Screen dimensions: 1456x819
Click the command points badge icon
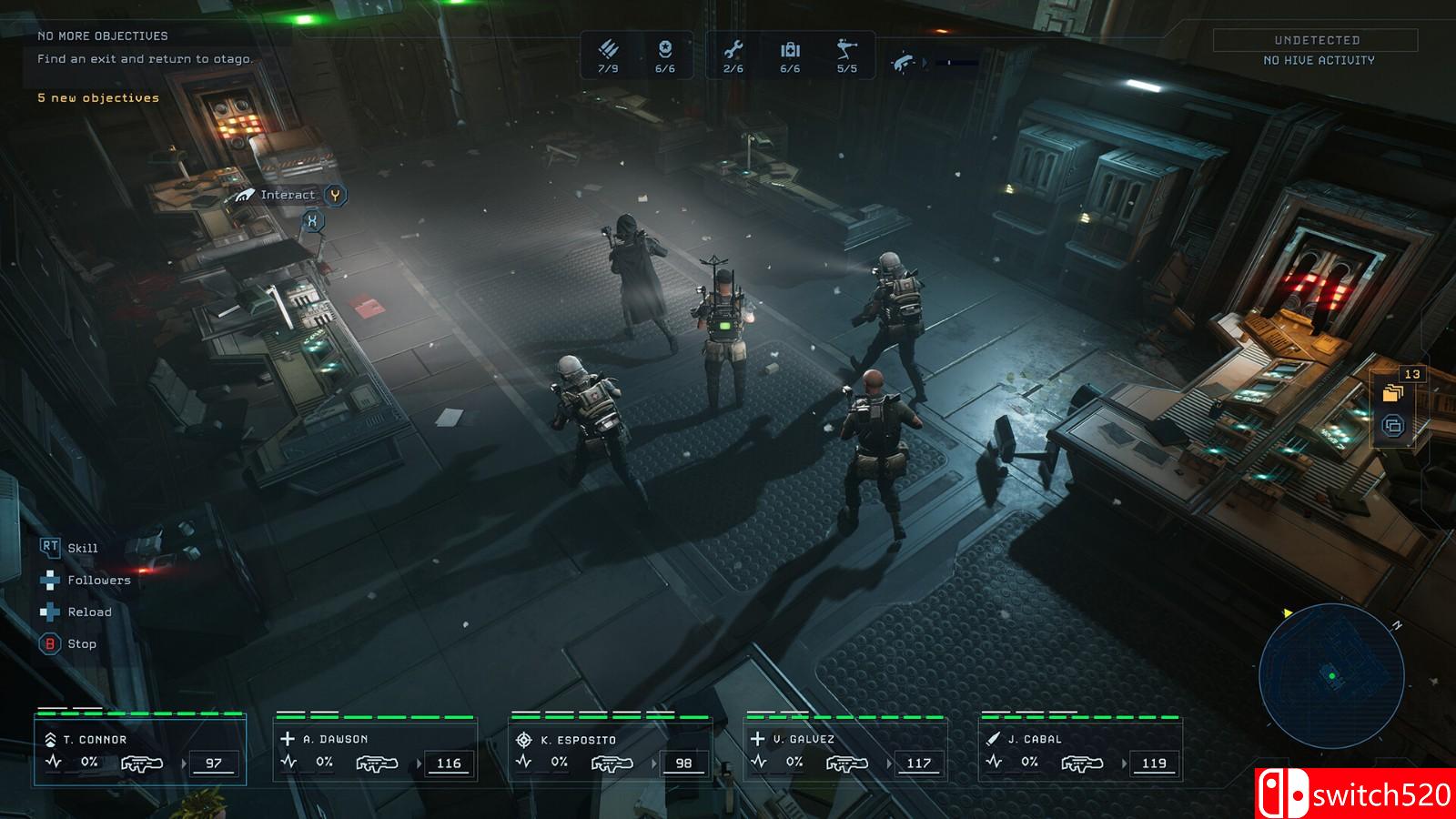tap(665, 49)
